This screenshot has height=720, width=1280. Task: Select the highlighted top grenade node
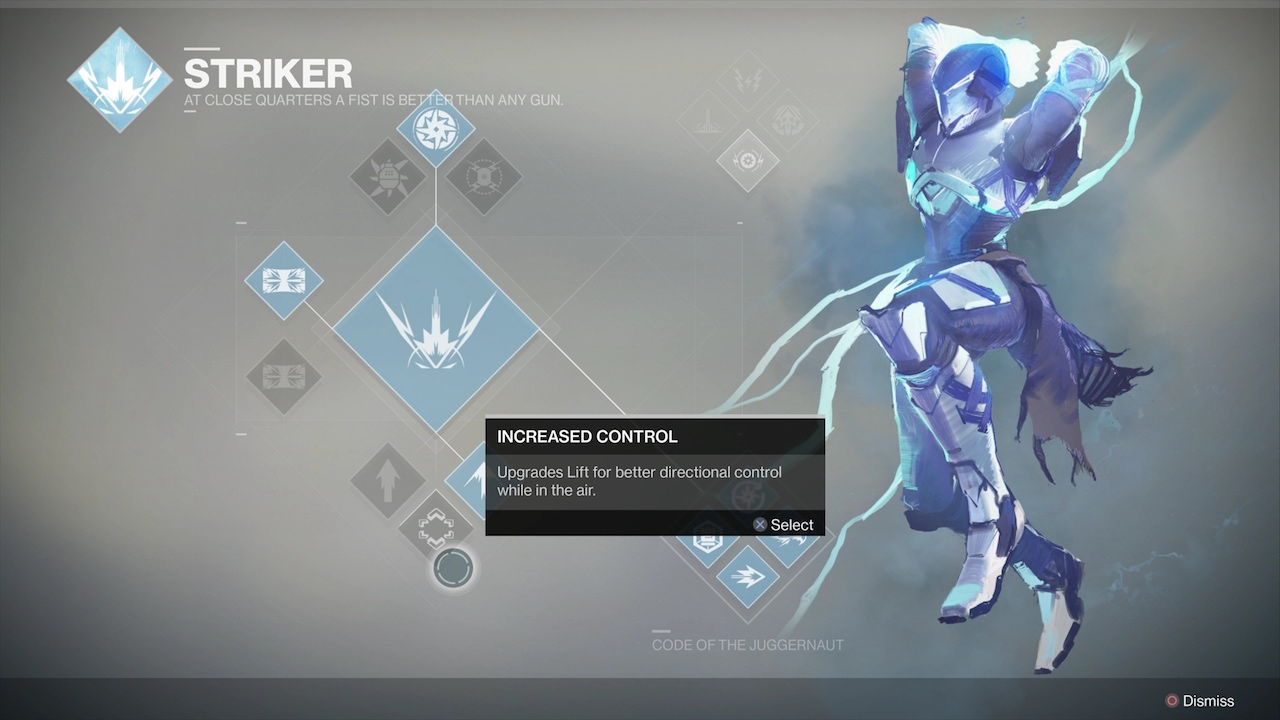pos(435,129)
